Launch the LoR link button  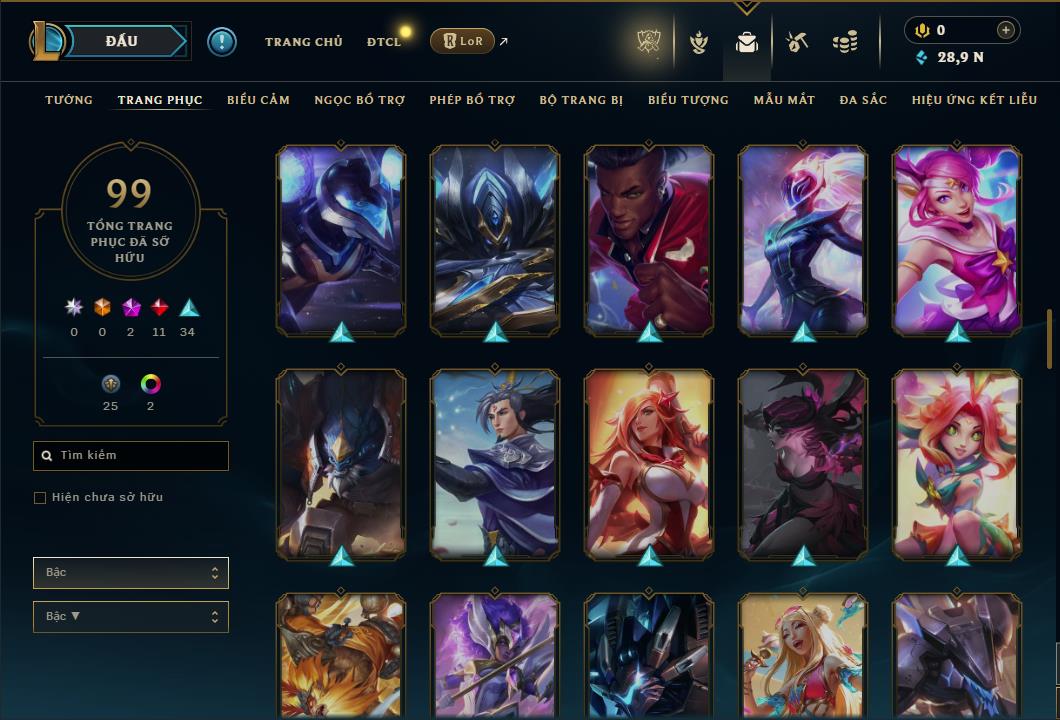462,42
